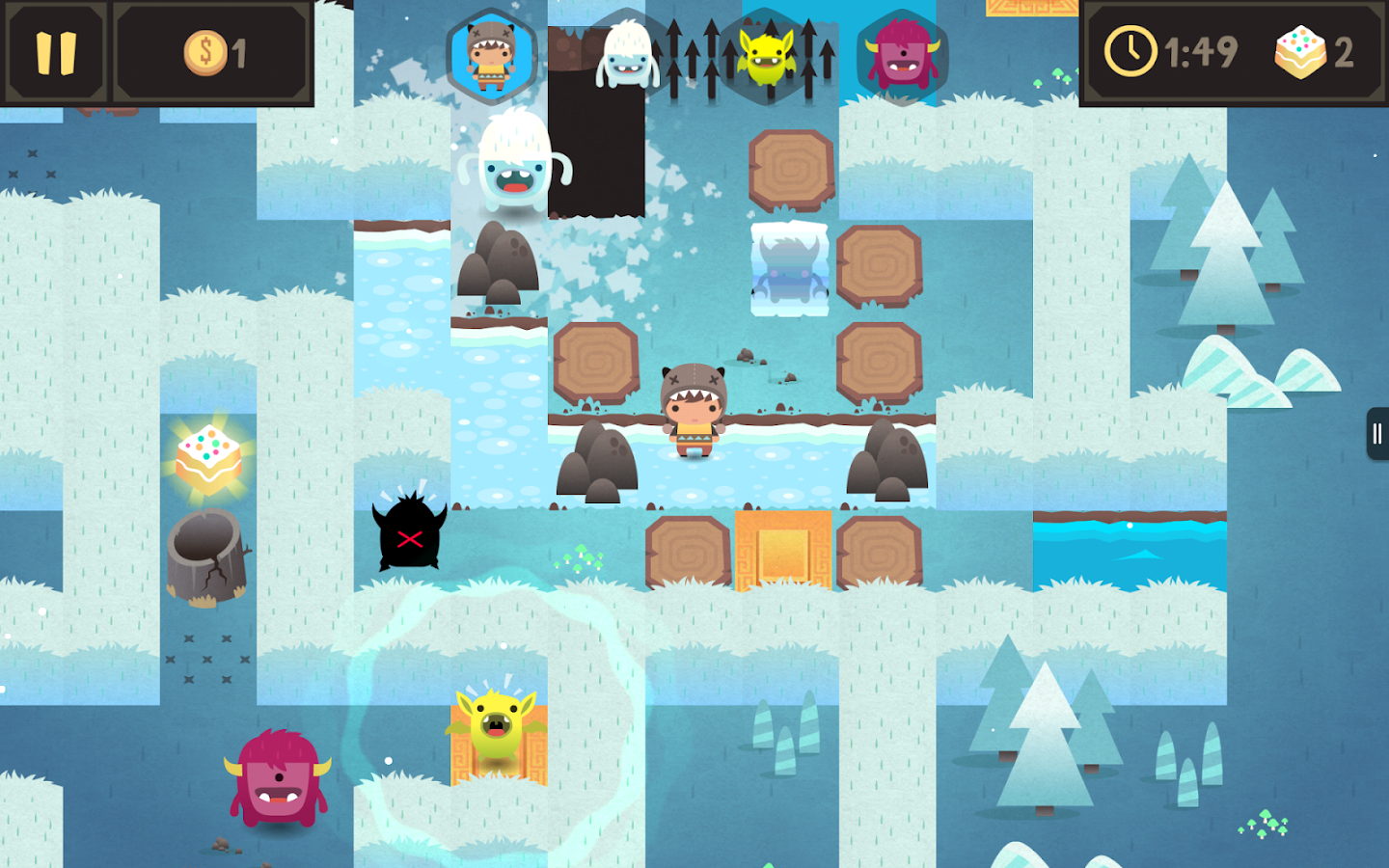The height and width of the screenshot is (868, 1389).
Task: Switch to the boy character standing on the ice
Action: click(696, 410)
